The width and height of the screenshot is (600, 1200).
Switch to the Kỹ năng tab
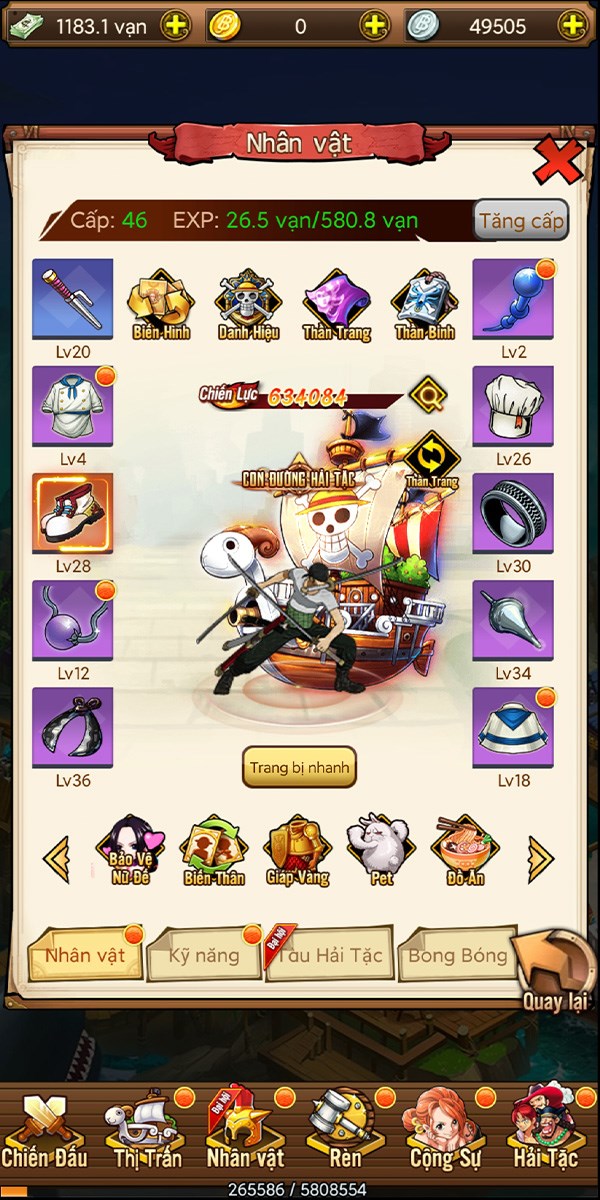[204, 955]
